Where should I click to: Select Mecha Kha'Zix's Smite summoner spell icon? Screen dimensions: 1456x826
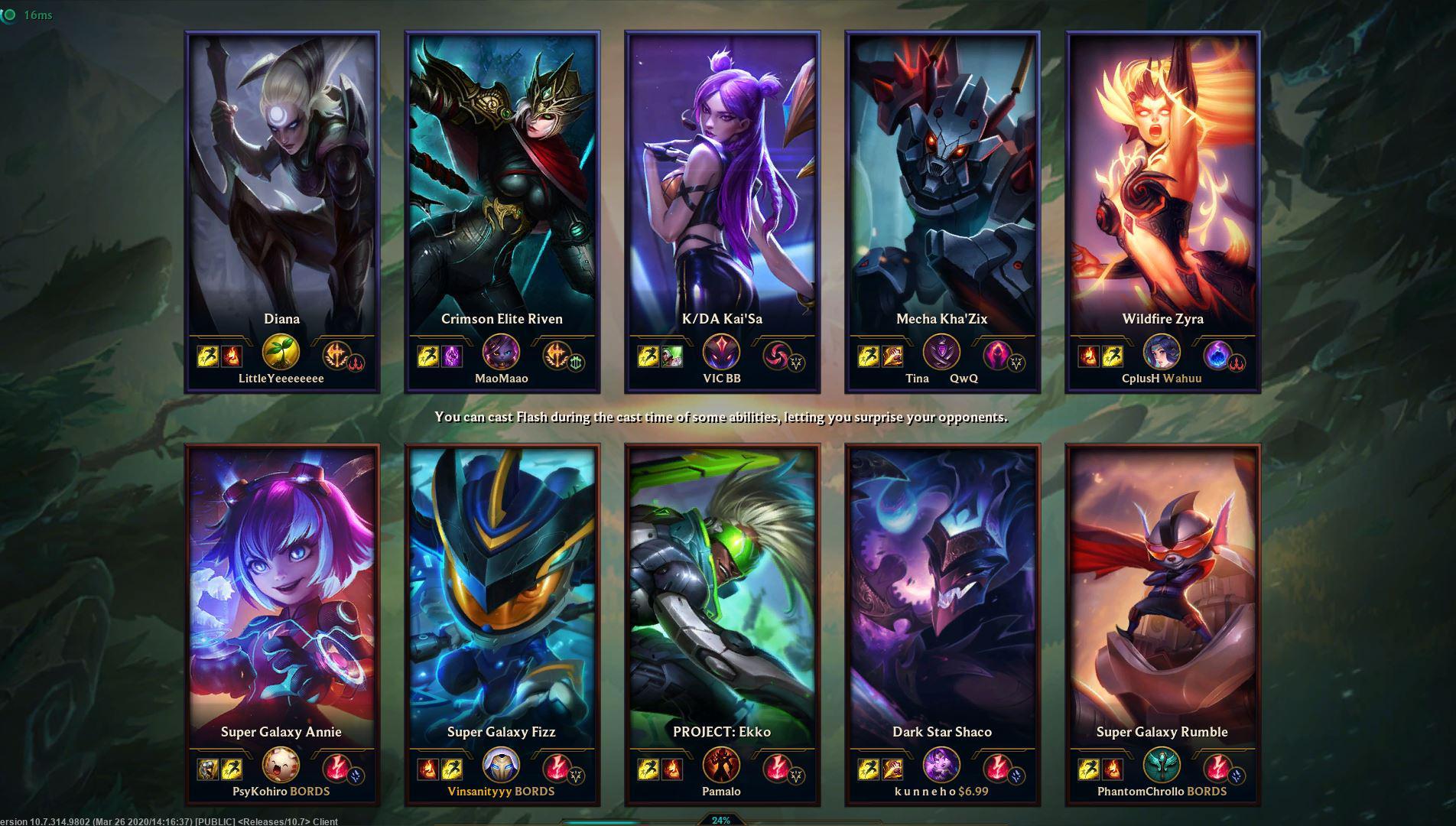point(892,355)
